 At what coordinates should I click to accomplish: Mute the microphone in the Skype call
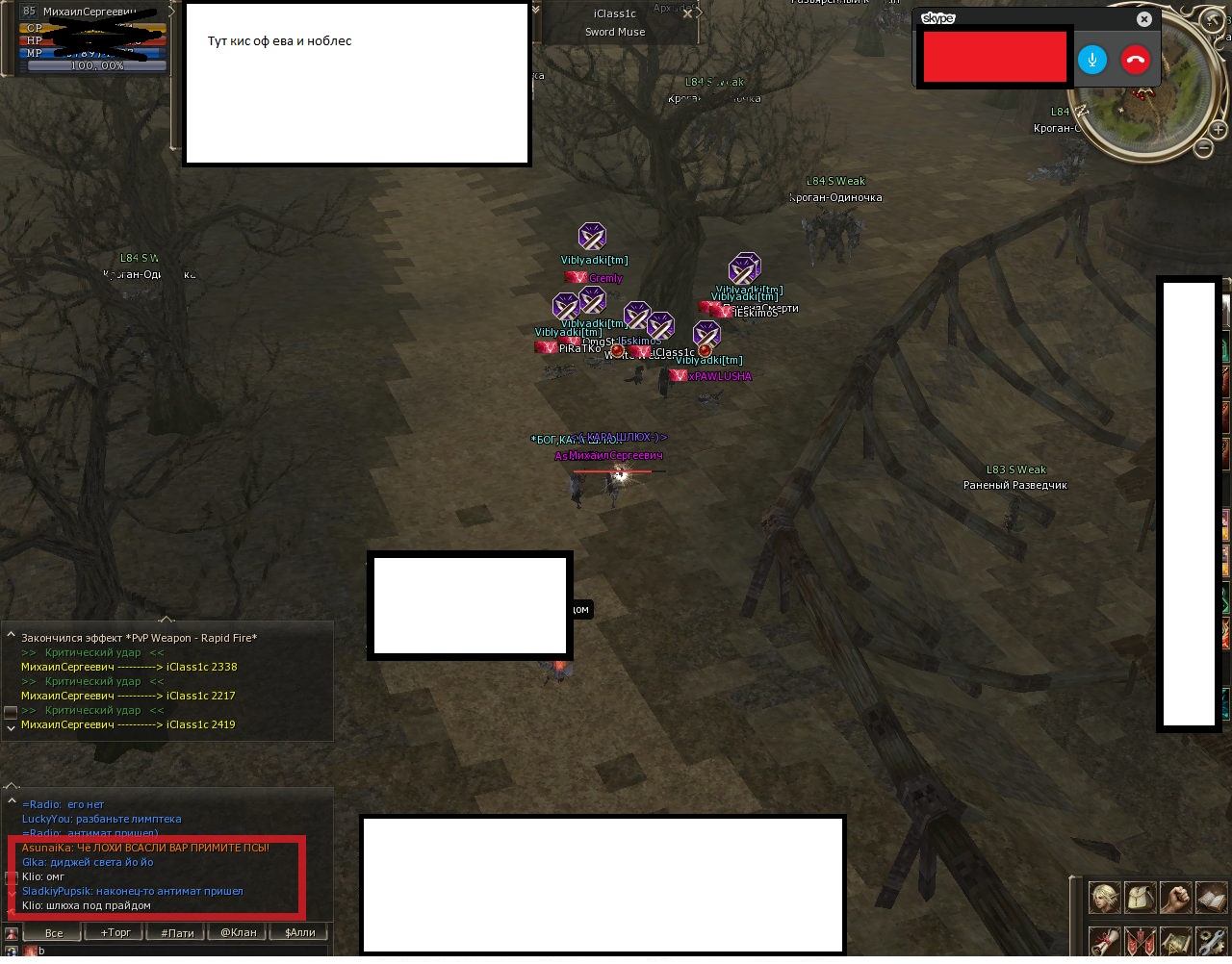point(1092,60)
